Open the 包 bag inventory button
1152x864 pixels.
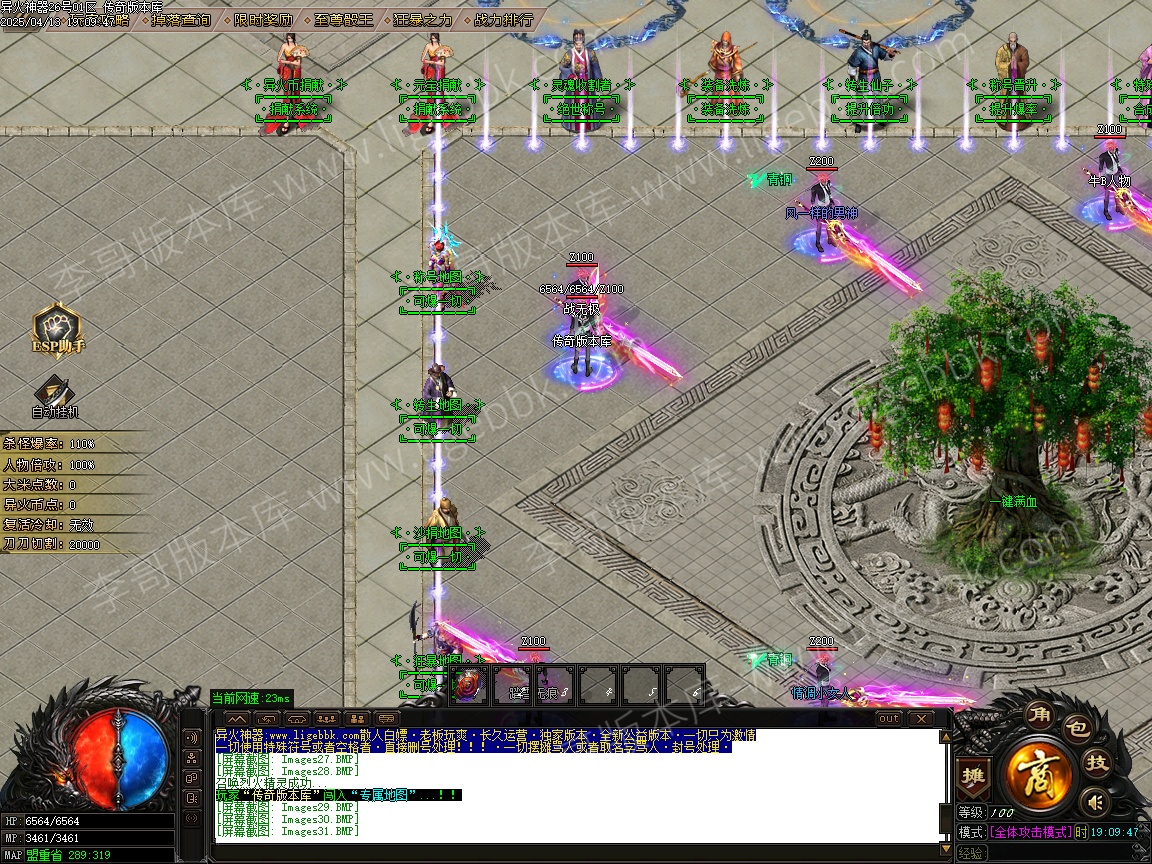click(1076, 728)
